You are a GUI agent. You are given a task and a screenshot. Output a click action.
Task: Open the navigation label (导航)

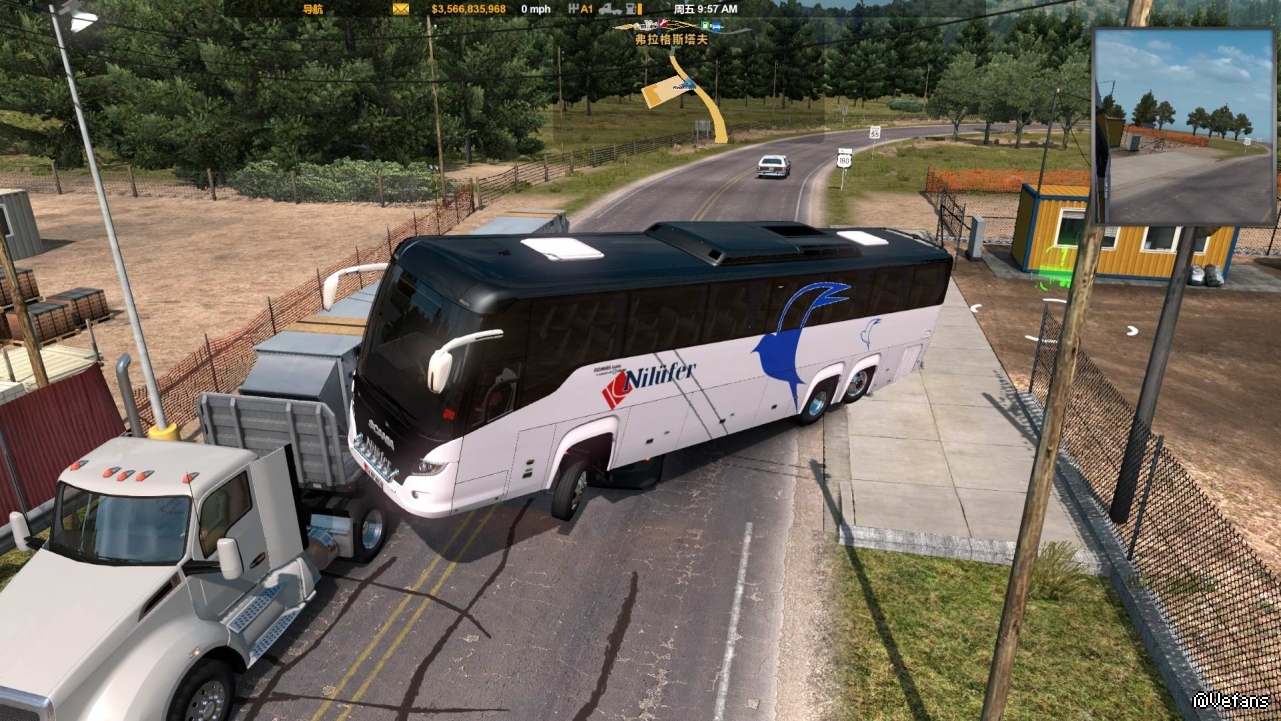coord(313,9)
